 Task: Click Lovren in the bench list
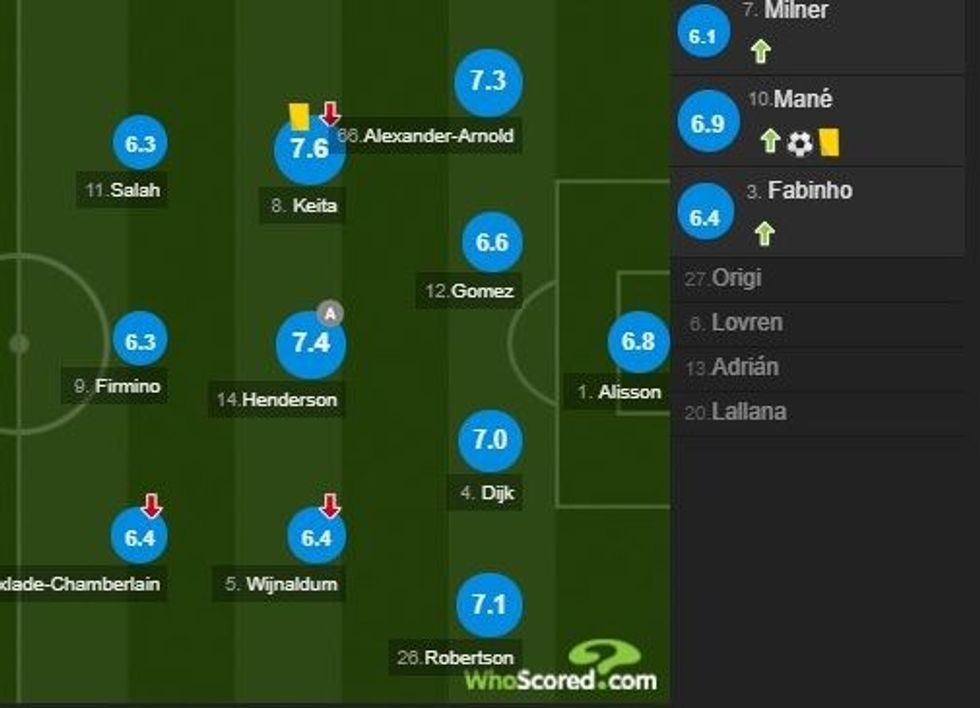pos(746,323)
